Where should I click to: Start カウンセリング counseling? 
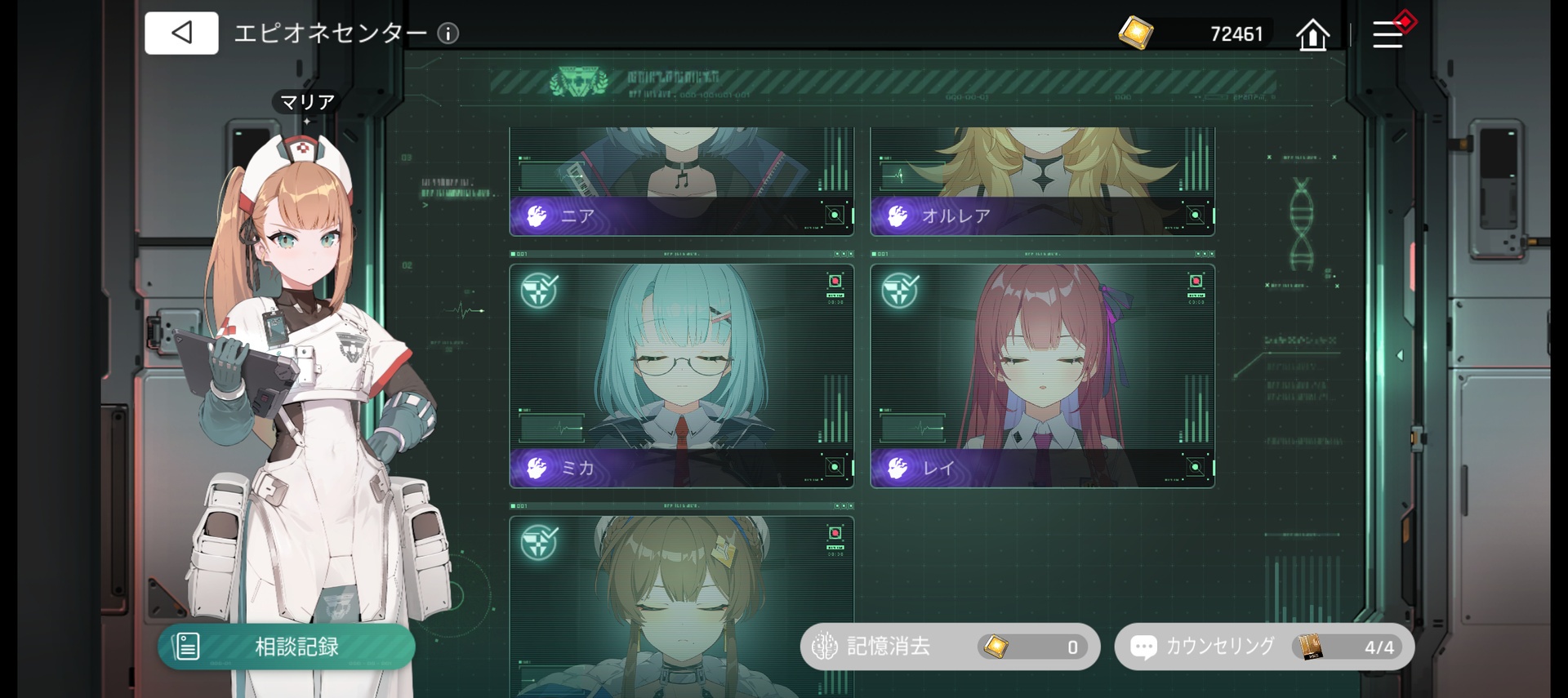(x=1263, y=647)
